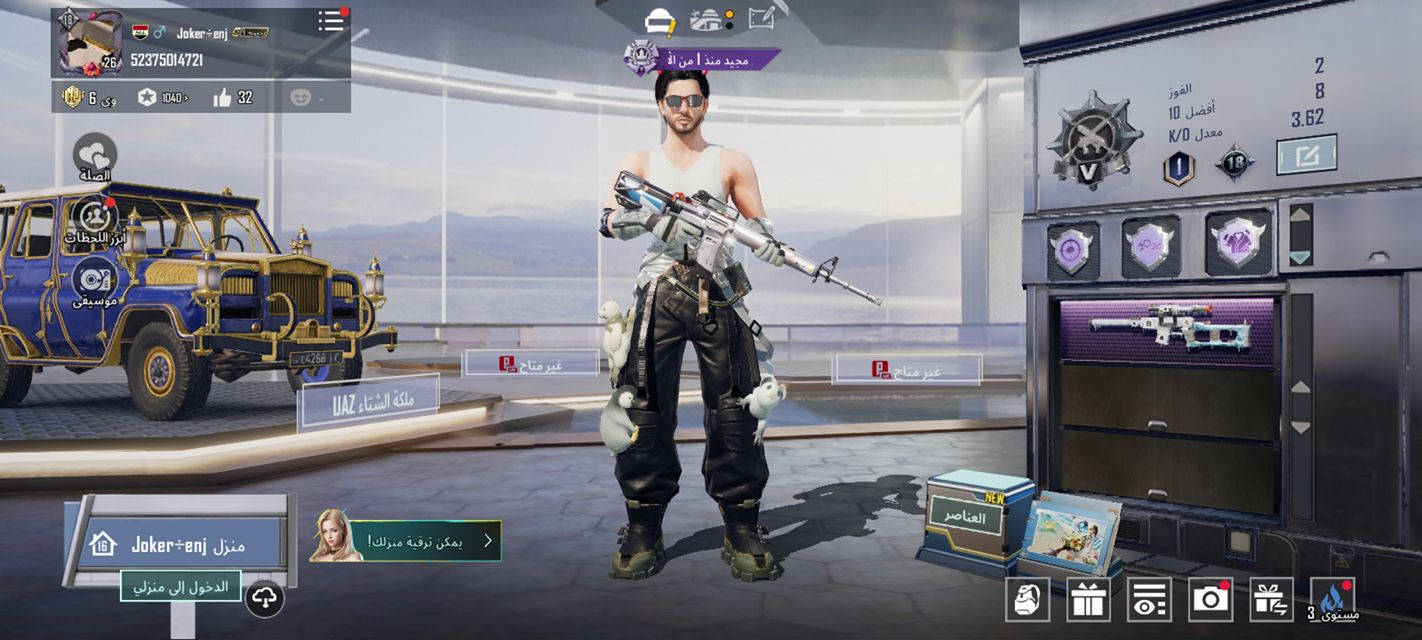Open the home upgrade banner

[405, 540]
